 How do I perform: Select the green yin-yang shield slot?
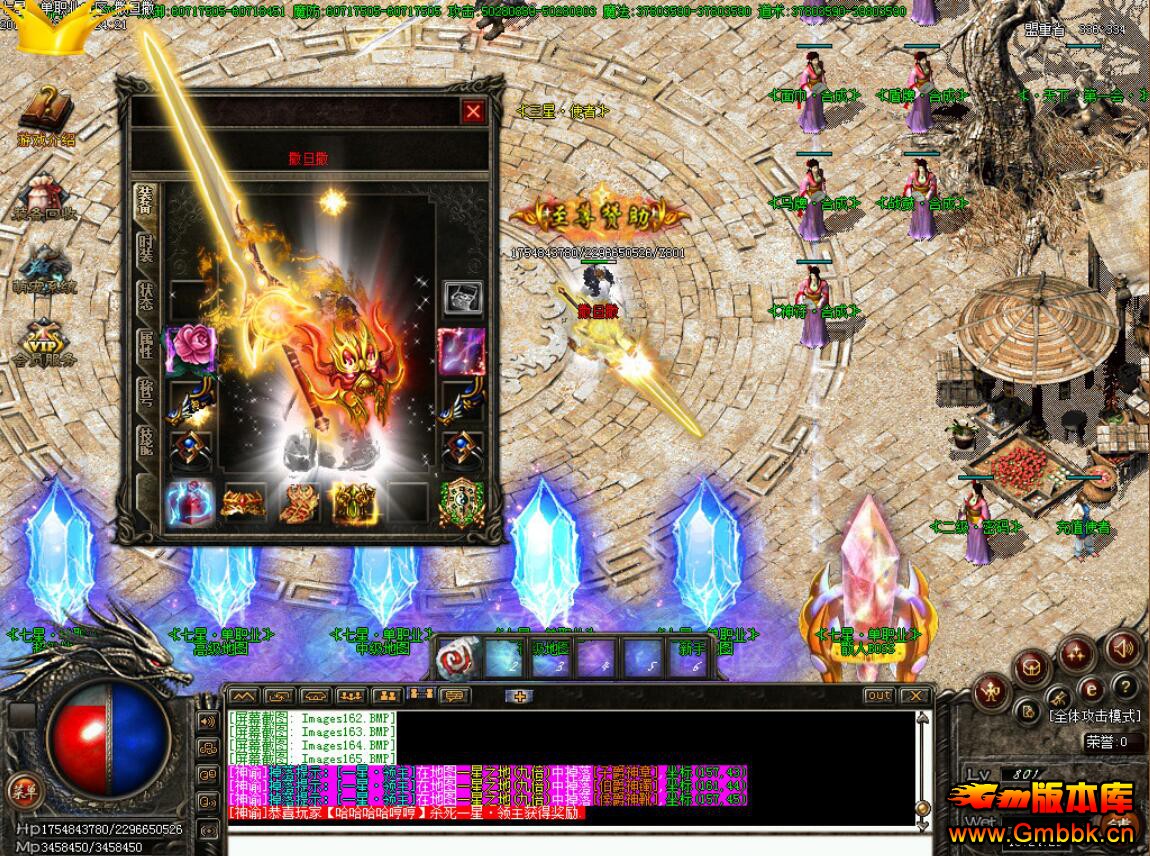pos(462,502)
